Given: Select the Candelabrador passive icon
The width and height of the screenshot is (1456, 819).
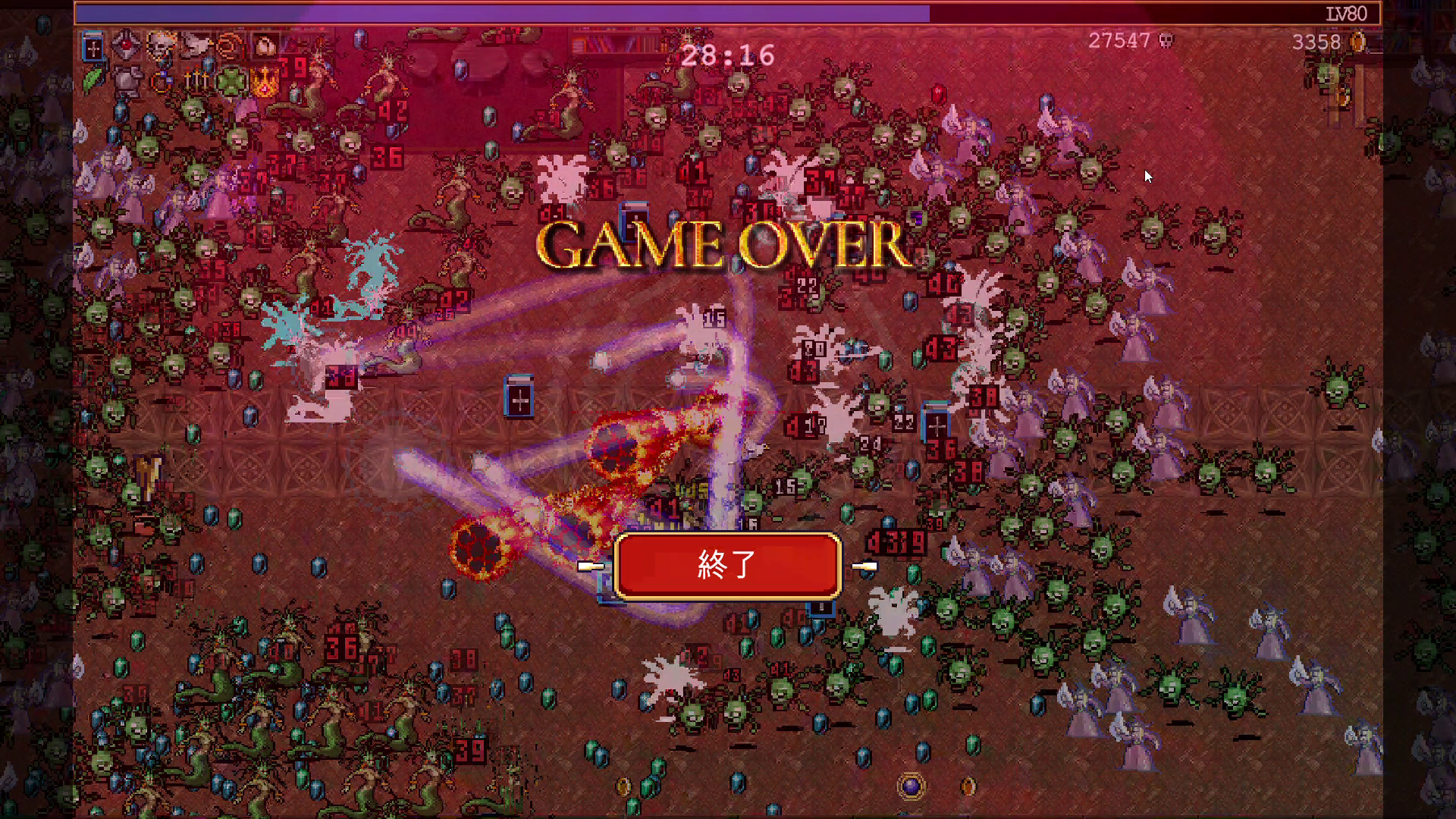Looking at the screenshot, I should coord(196,80).
